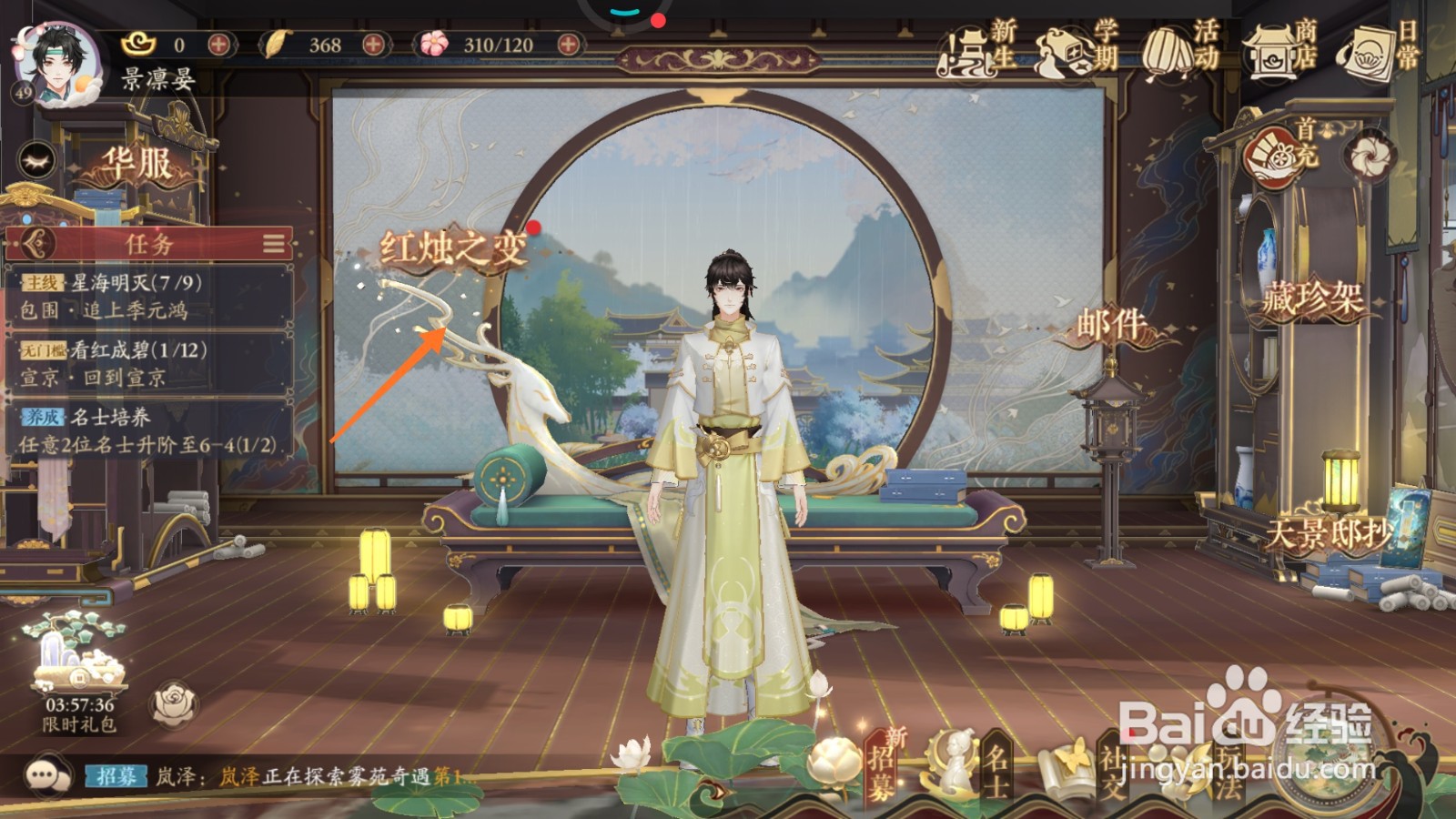Open the 新生 (Newcomer) icon
Viewport: 1456px width, 819px height.
(967, 50)
